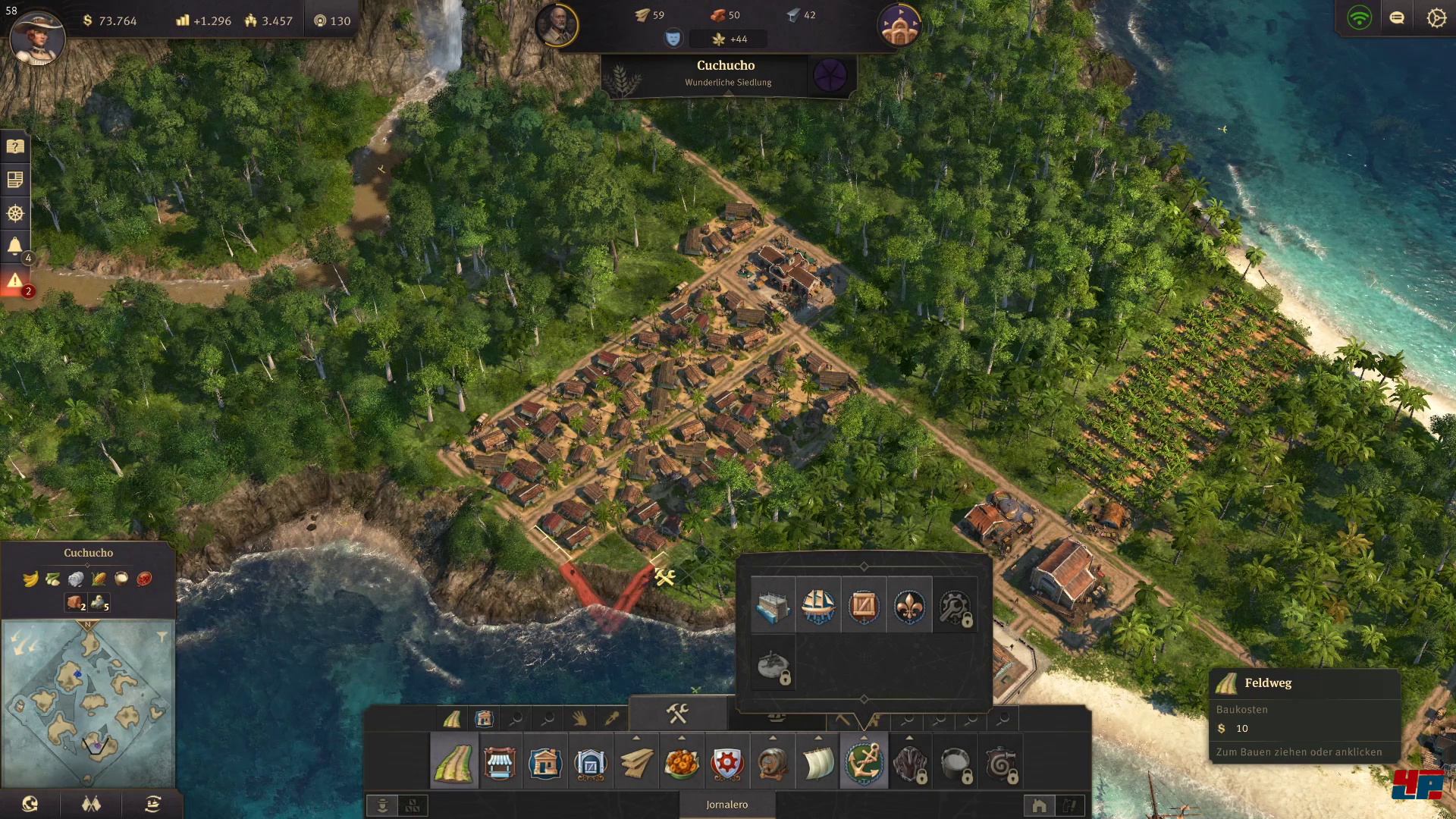
Task: Open the settings gear menu
Action: pos(1436,17)
